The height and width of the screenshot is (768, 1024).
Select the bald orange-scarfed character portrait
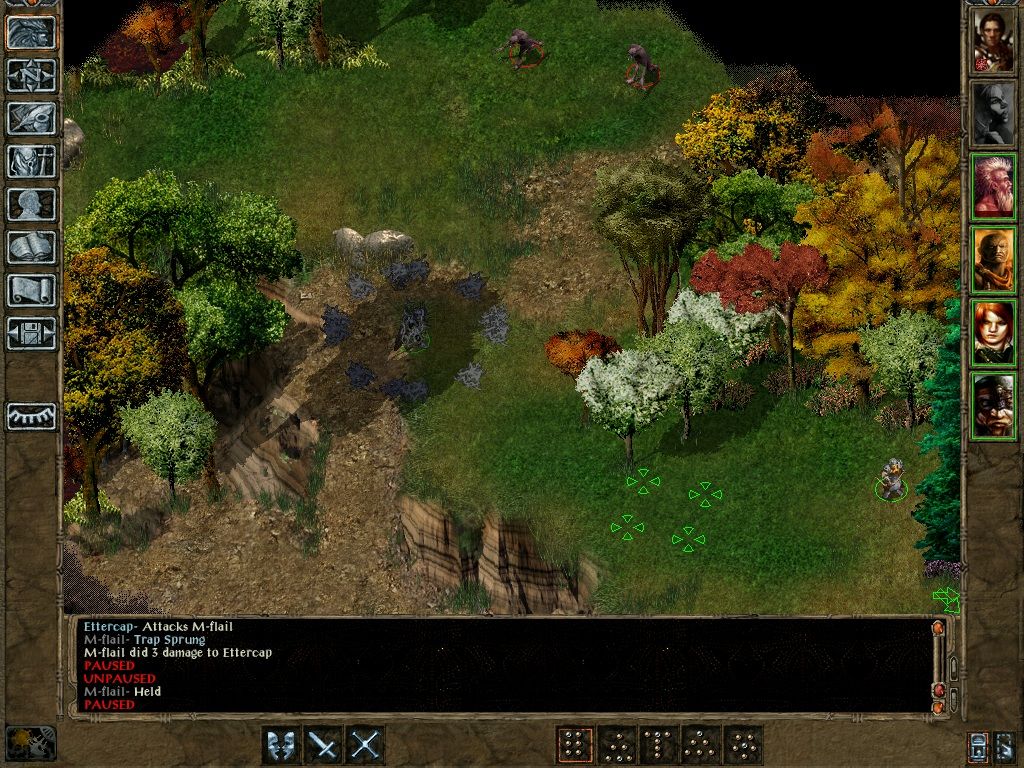[x=994, y=259]
